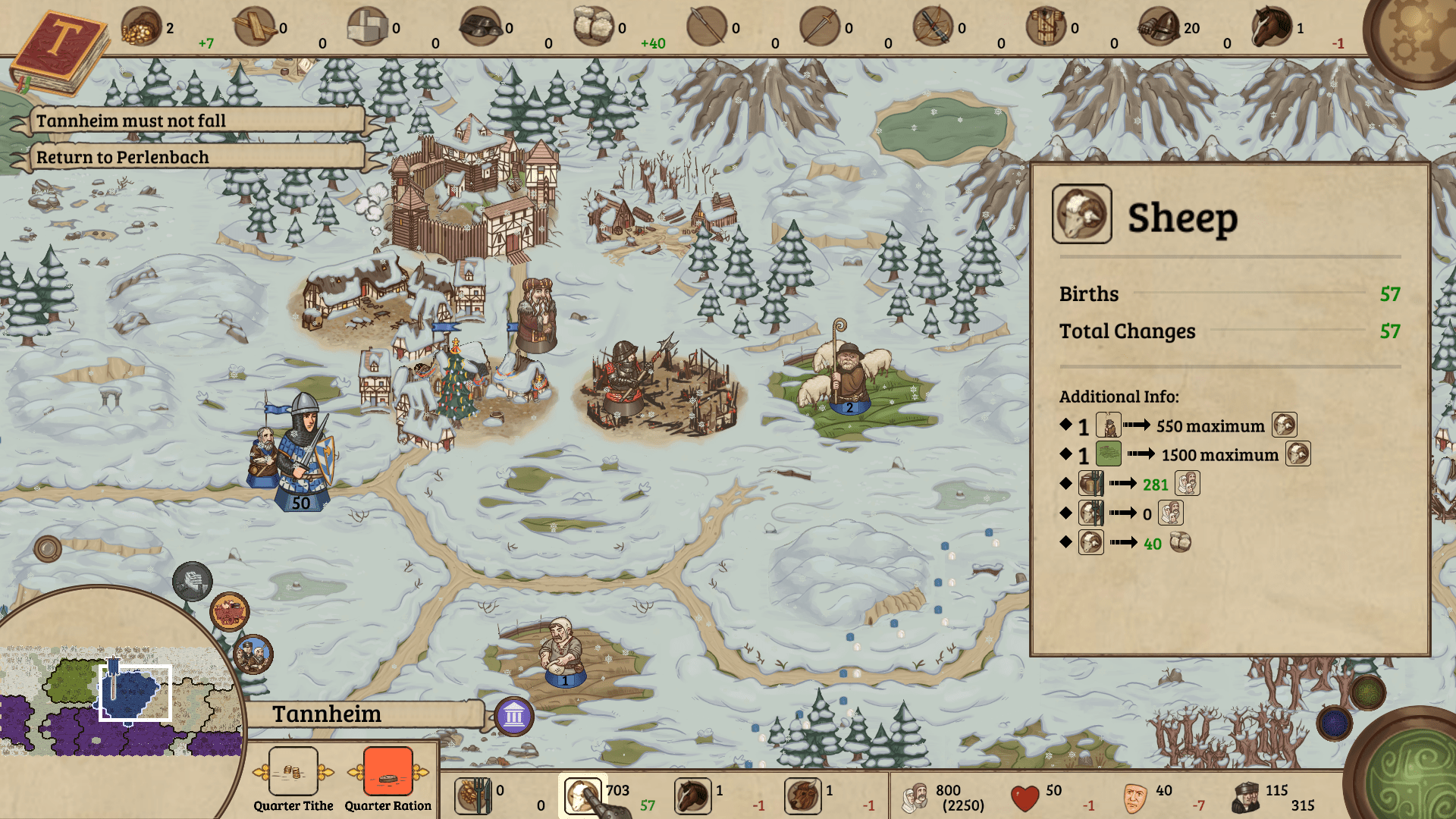Click the temple icon next to the Tannheim banner
1456x819 pixels.
(514, 716)
